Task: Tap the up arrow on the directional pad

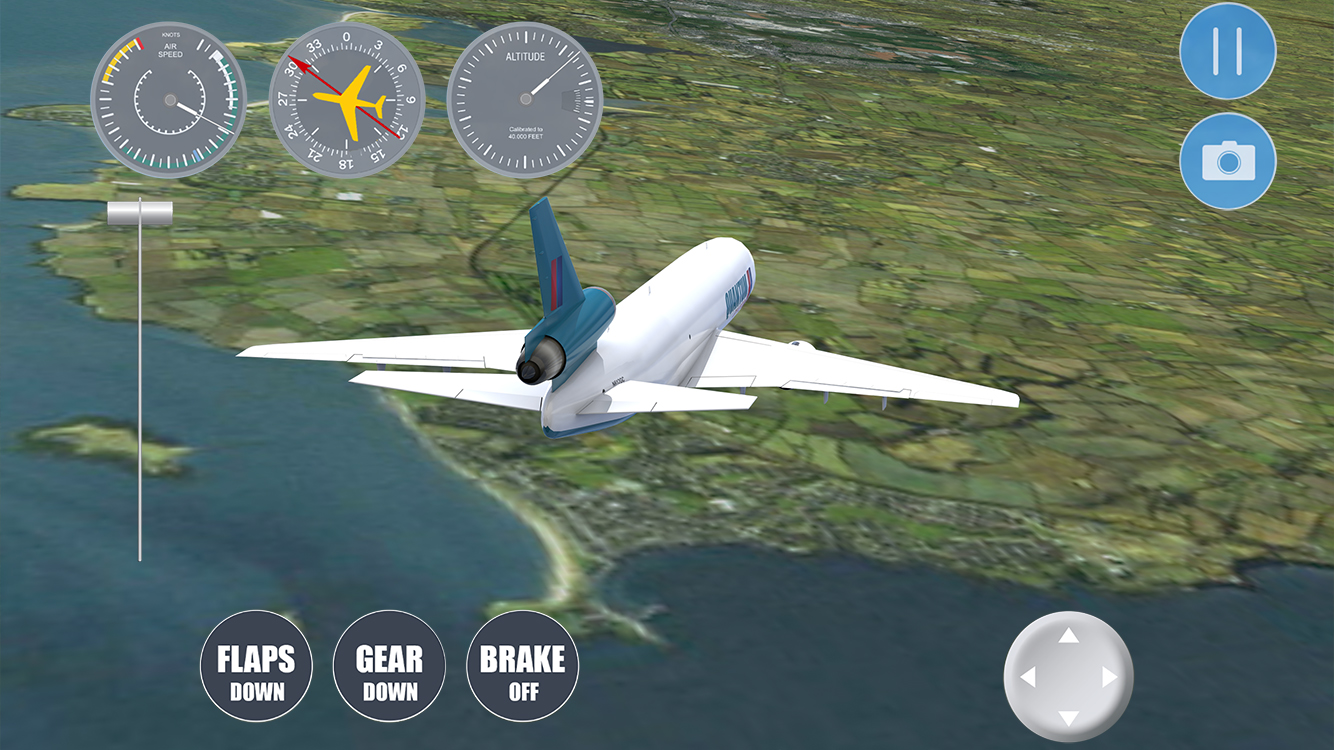Action: click(1069, 636)
